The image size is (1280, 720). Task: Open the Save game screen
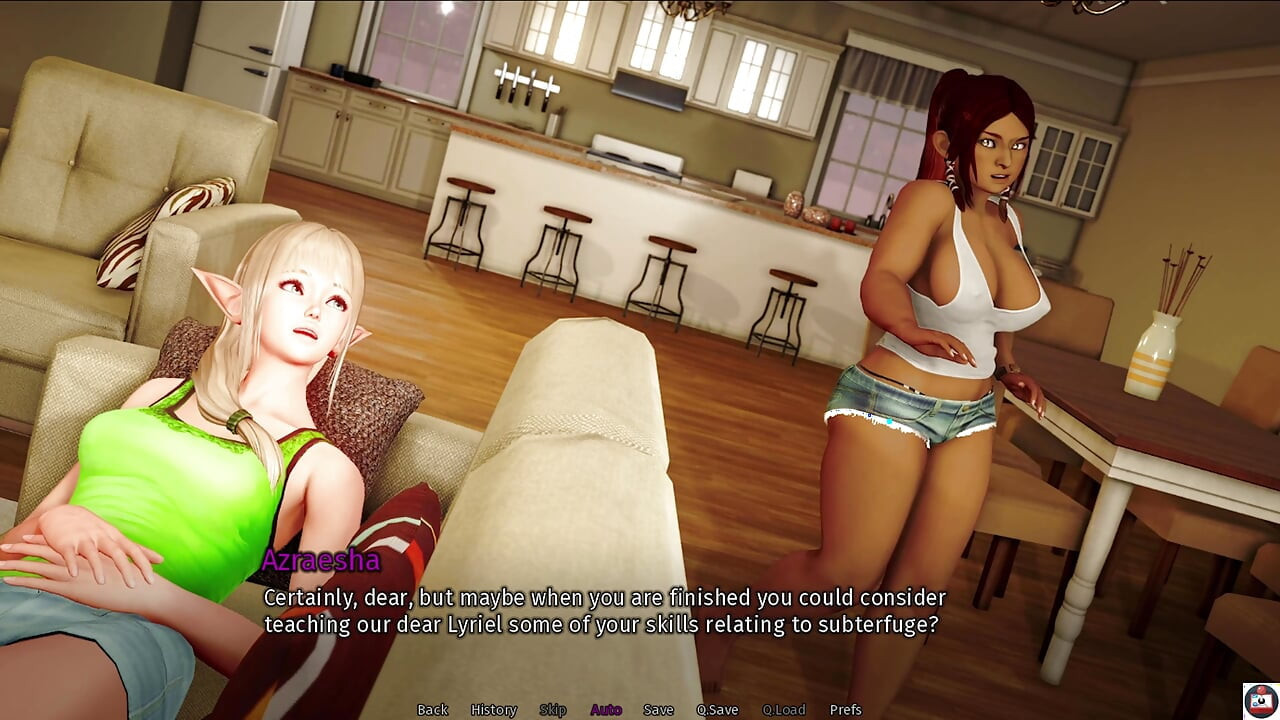[x=658, y=710]
